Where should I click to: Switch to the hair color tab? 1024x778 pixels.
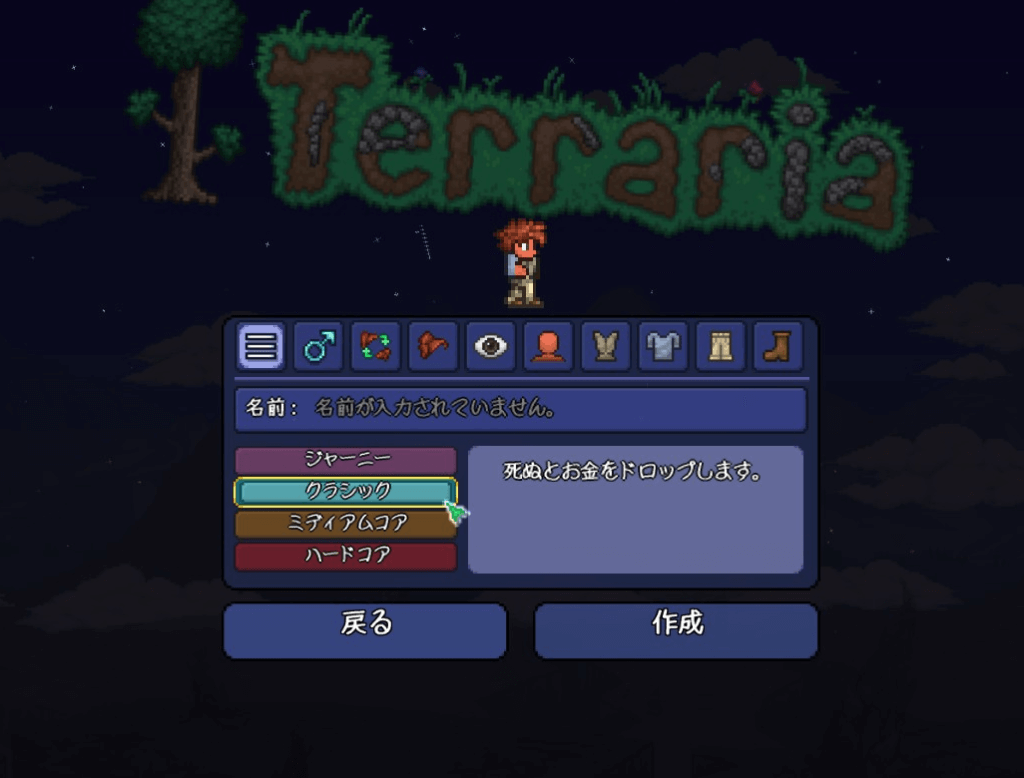pos(433,347)
